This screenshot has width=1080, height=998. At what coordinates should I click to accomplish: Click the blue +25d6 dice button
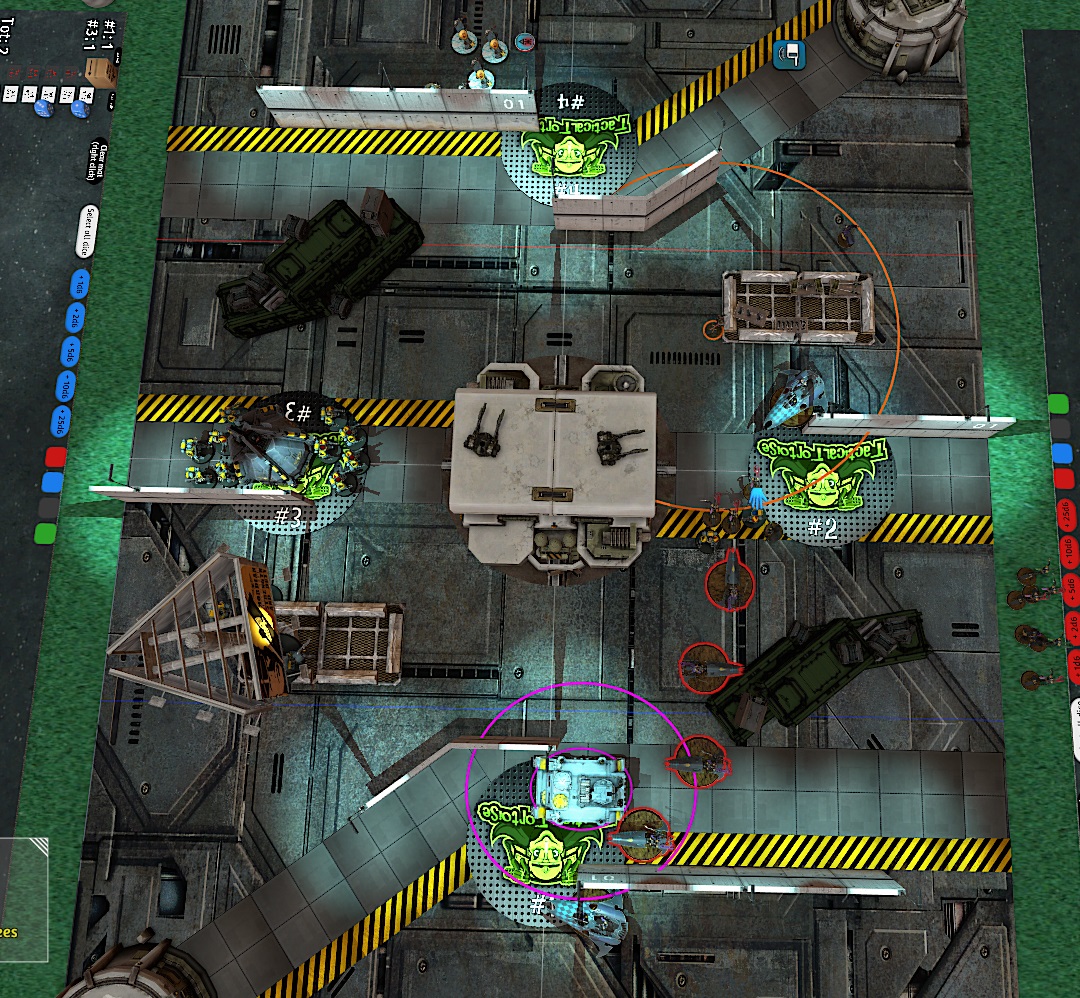[x=61, y=418]
